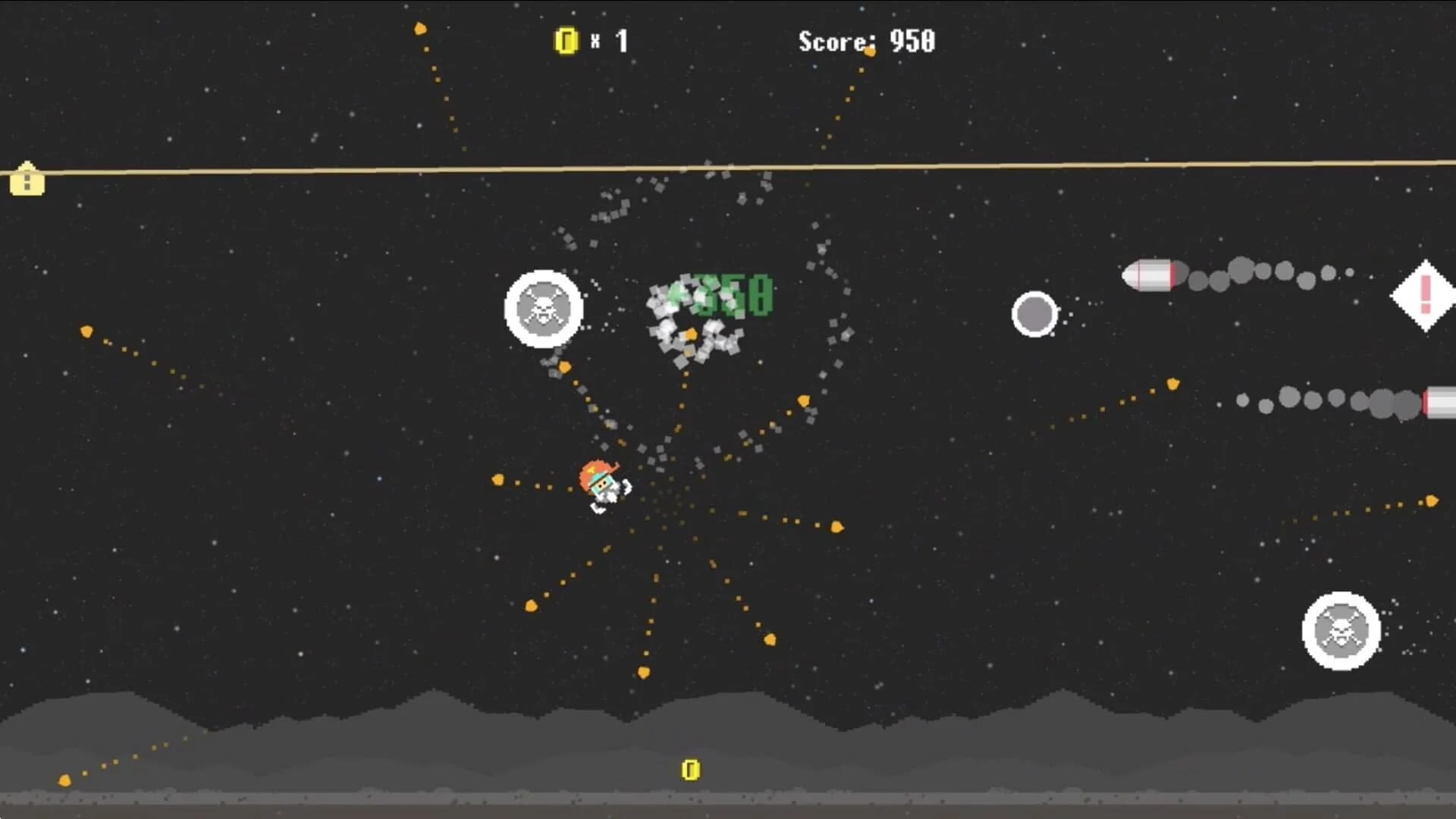1456x819 pixels.
Task: Click the coin multiplier x1 counter
Action: click(607, 39)
